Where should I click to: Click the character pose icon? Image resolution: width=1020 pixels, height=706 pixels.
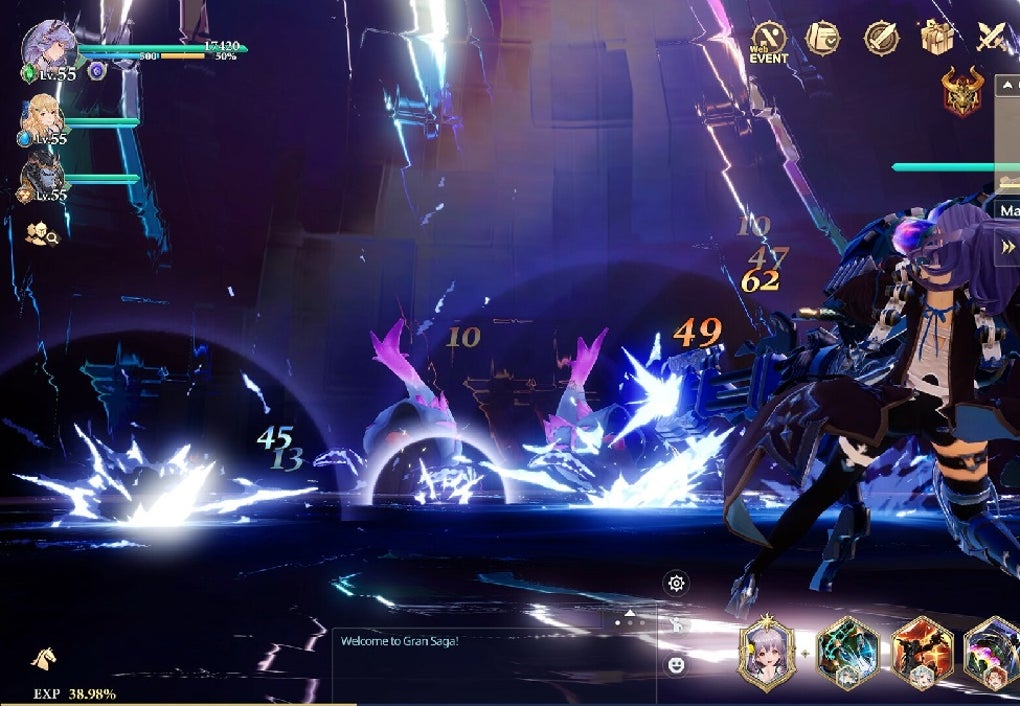click(x=677, y=625)
